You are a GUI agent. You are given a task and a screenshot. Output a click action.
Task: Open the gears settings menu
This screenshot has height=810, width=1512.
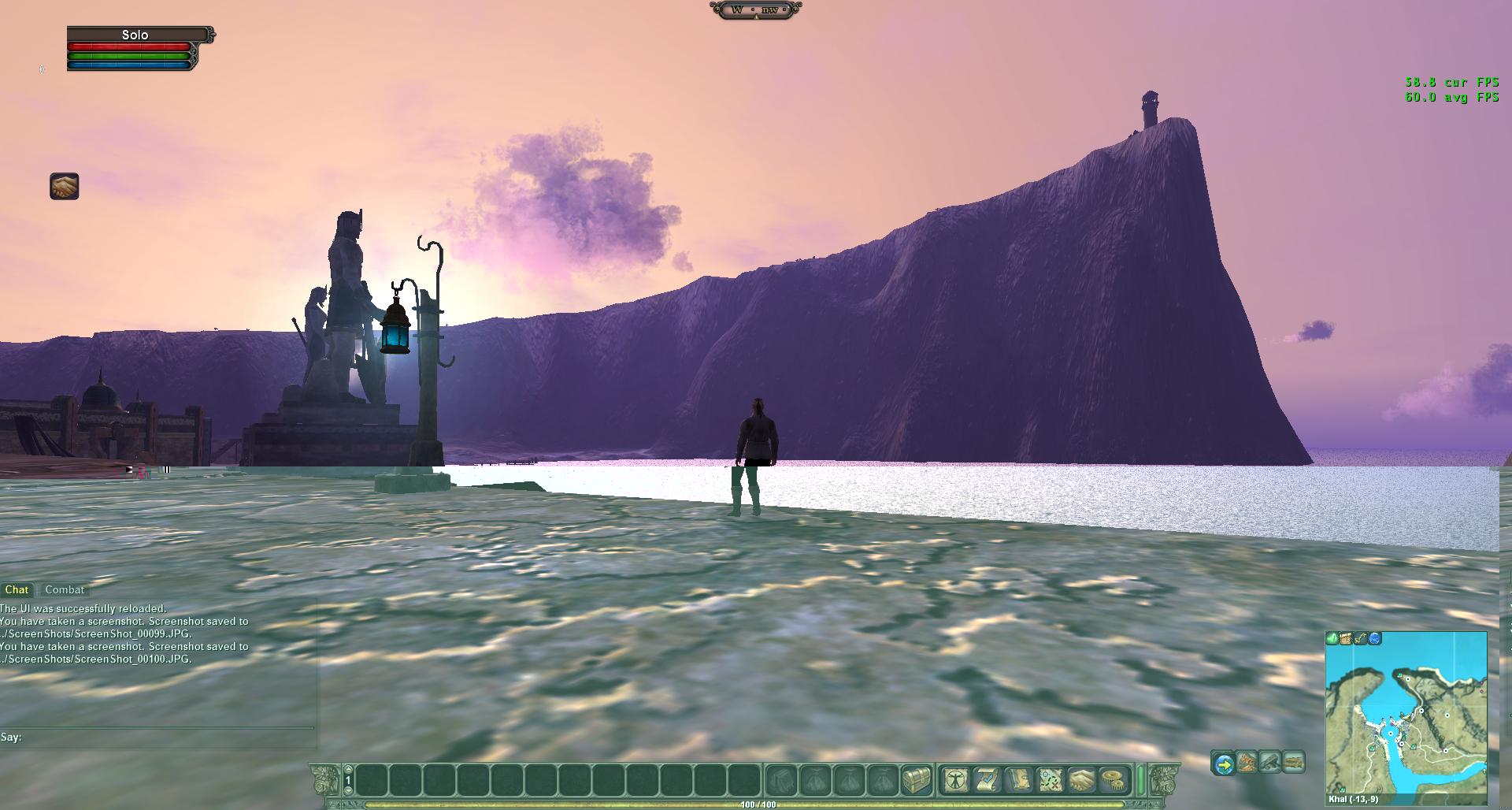click(1113, 780)
